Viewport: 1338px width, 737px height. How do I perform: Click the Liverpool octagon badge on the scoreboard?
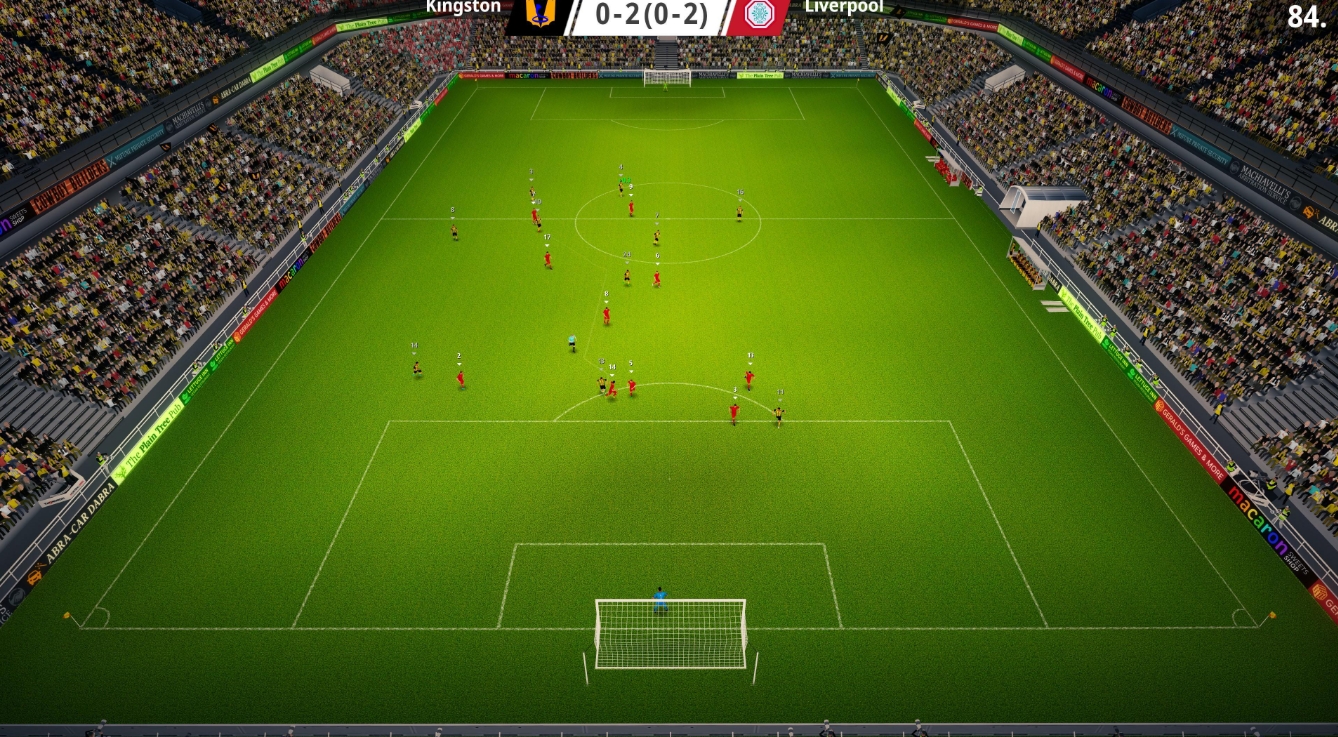(x=759, y=16)
